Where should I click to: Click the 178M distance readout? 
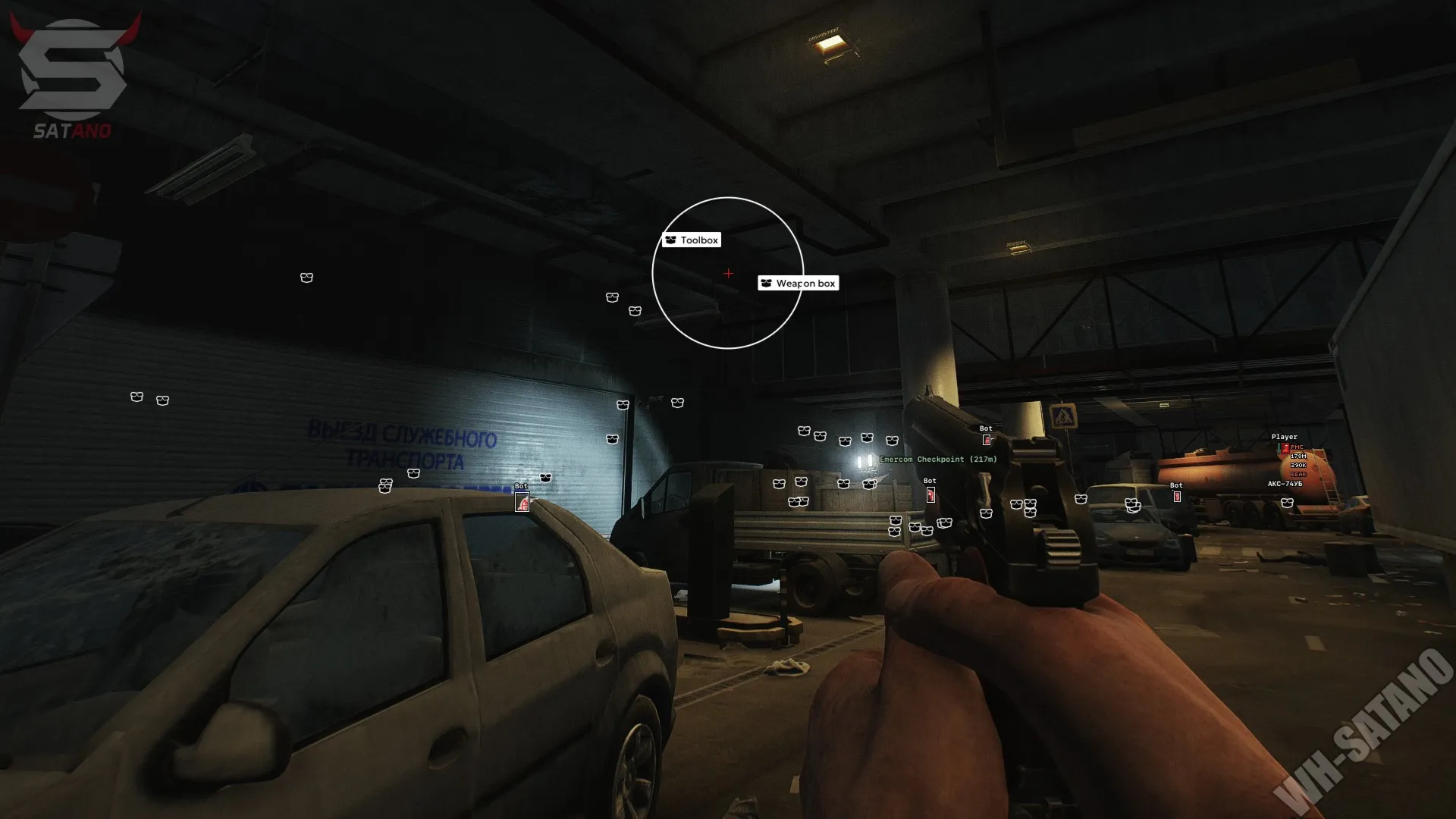[1298, 457]
